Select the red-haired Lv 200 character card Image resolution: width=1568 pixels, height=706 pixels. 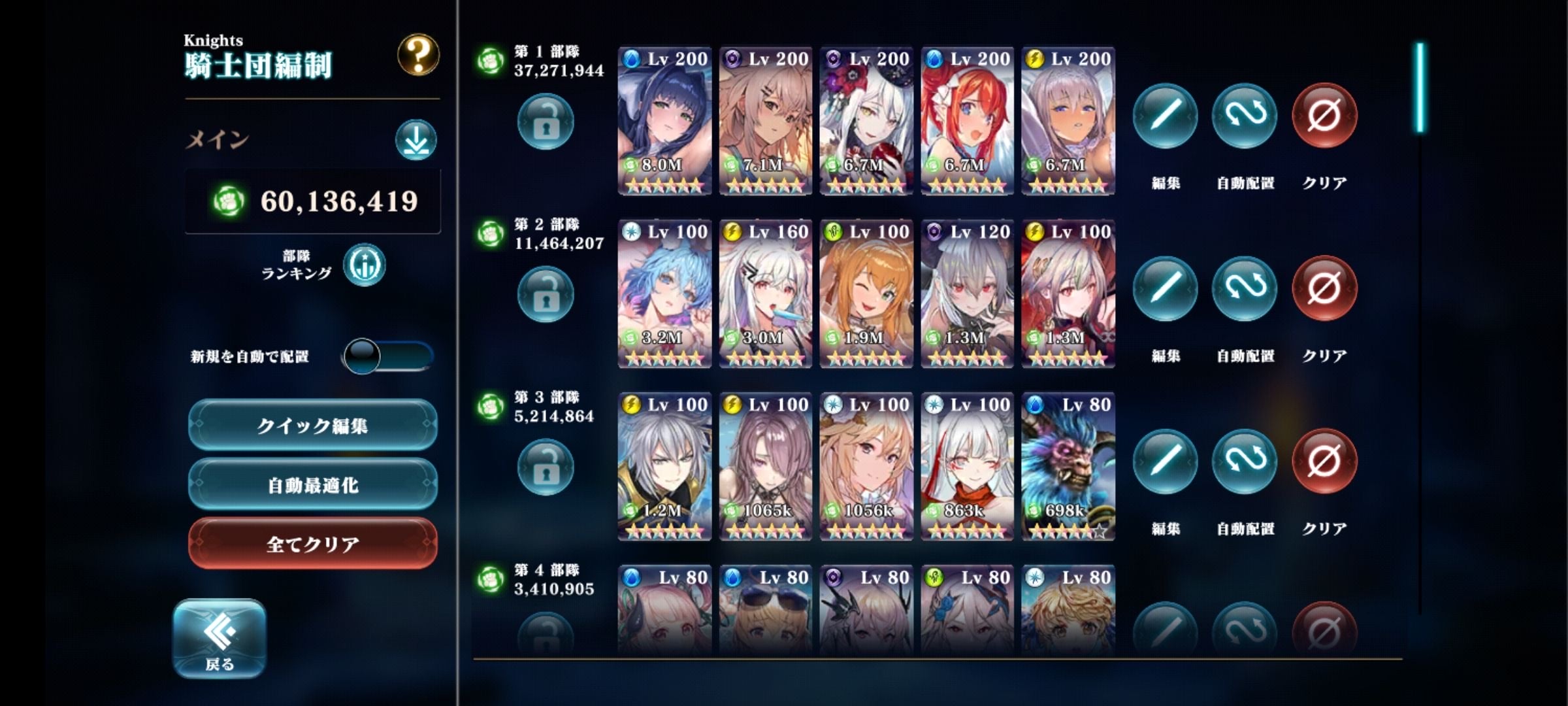point(967,121)
